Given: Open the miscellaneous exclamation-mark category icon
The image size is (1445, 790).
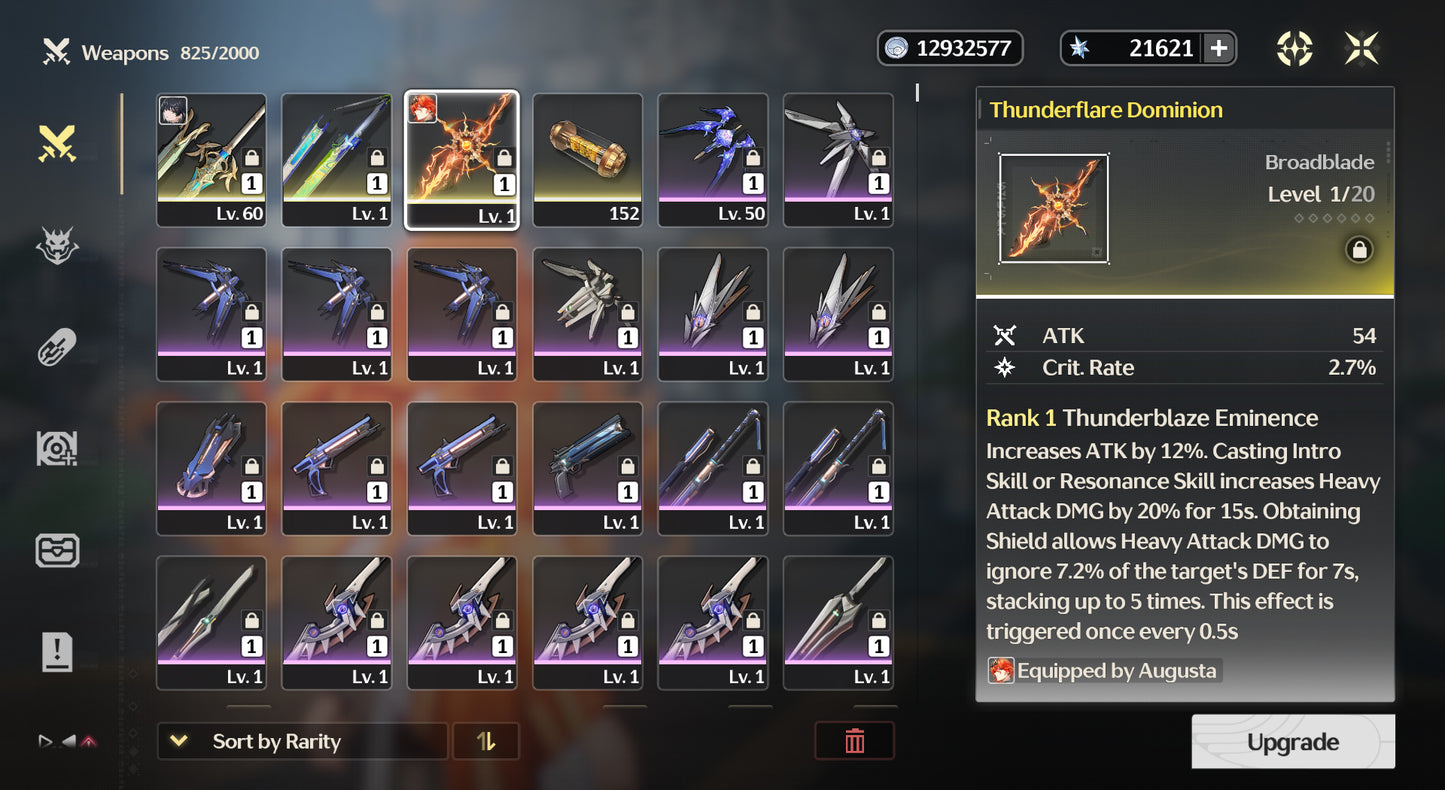Looking at the screenshot, I should pyautogui.click(x=57, y=652).
